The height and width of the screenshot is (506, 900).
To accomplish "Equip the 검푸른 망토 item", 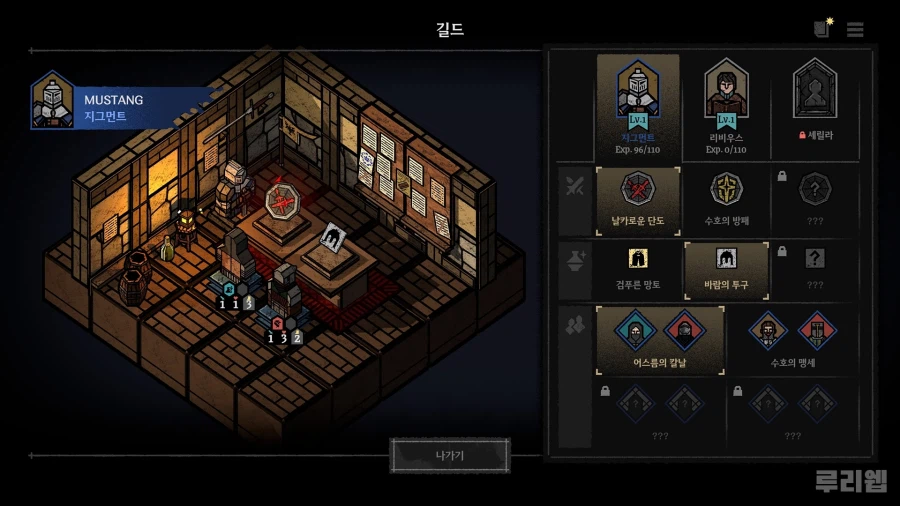I will (x=638, y=270).
